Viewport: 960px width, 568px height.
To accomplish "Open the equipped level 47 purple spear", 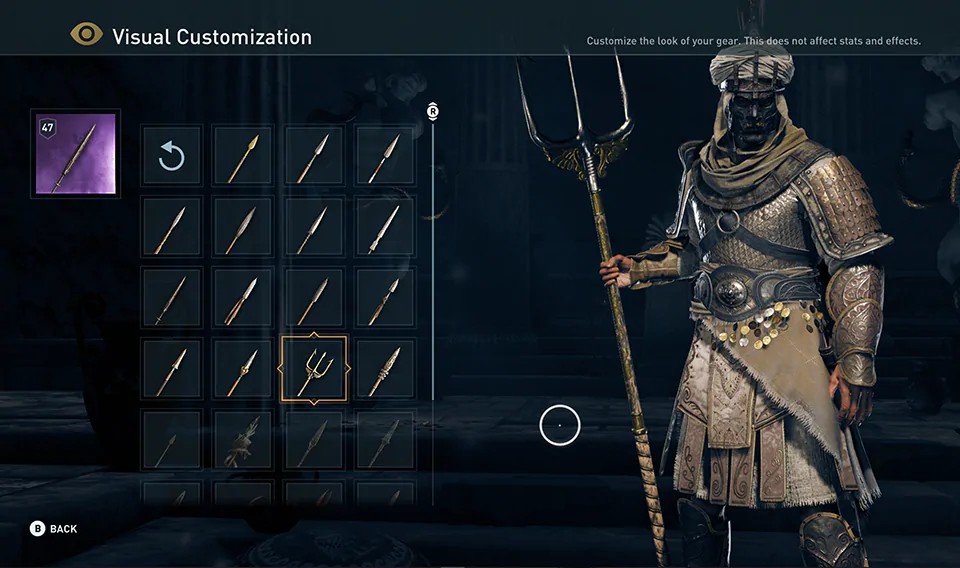I will pos(76,153).
